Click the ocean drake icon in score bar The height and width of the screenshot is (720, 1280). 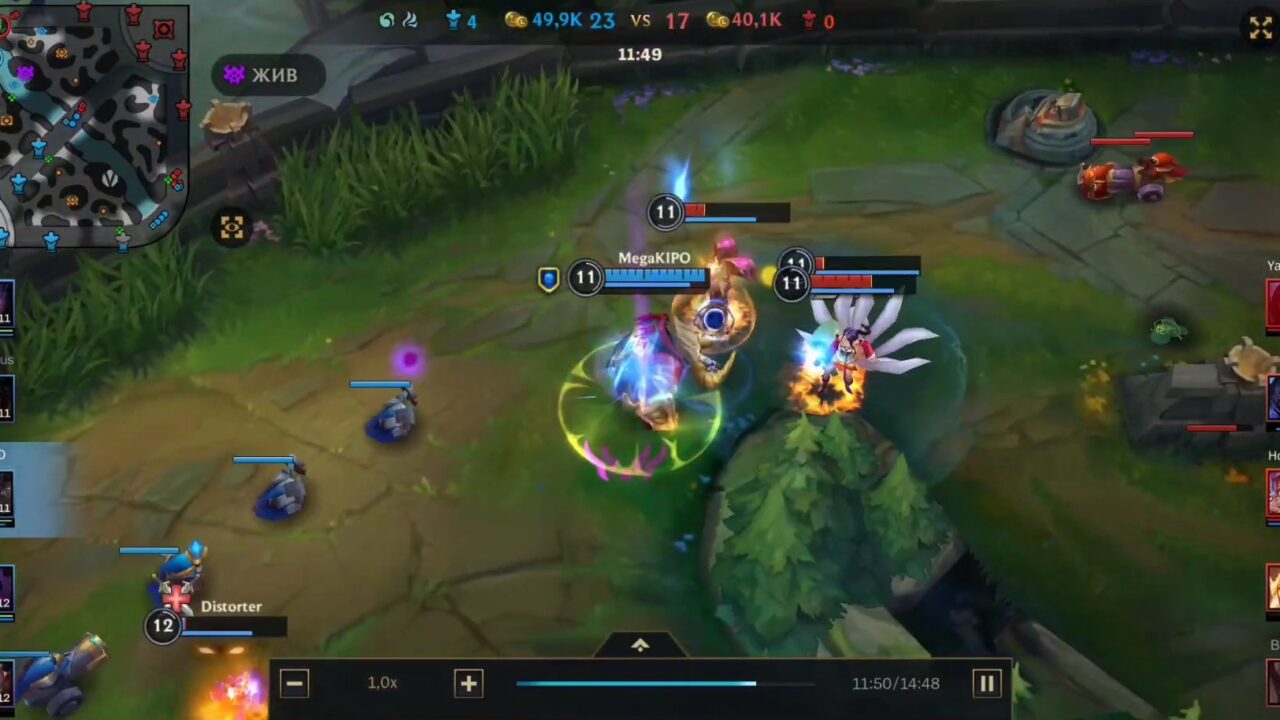[385, 18]
